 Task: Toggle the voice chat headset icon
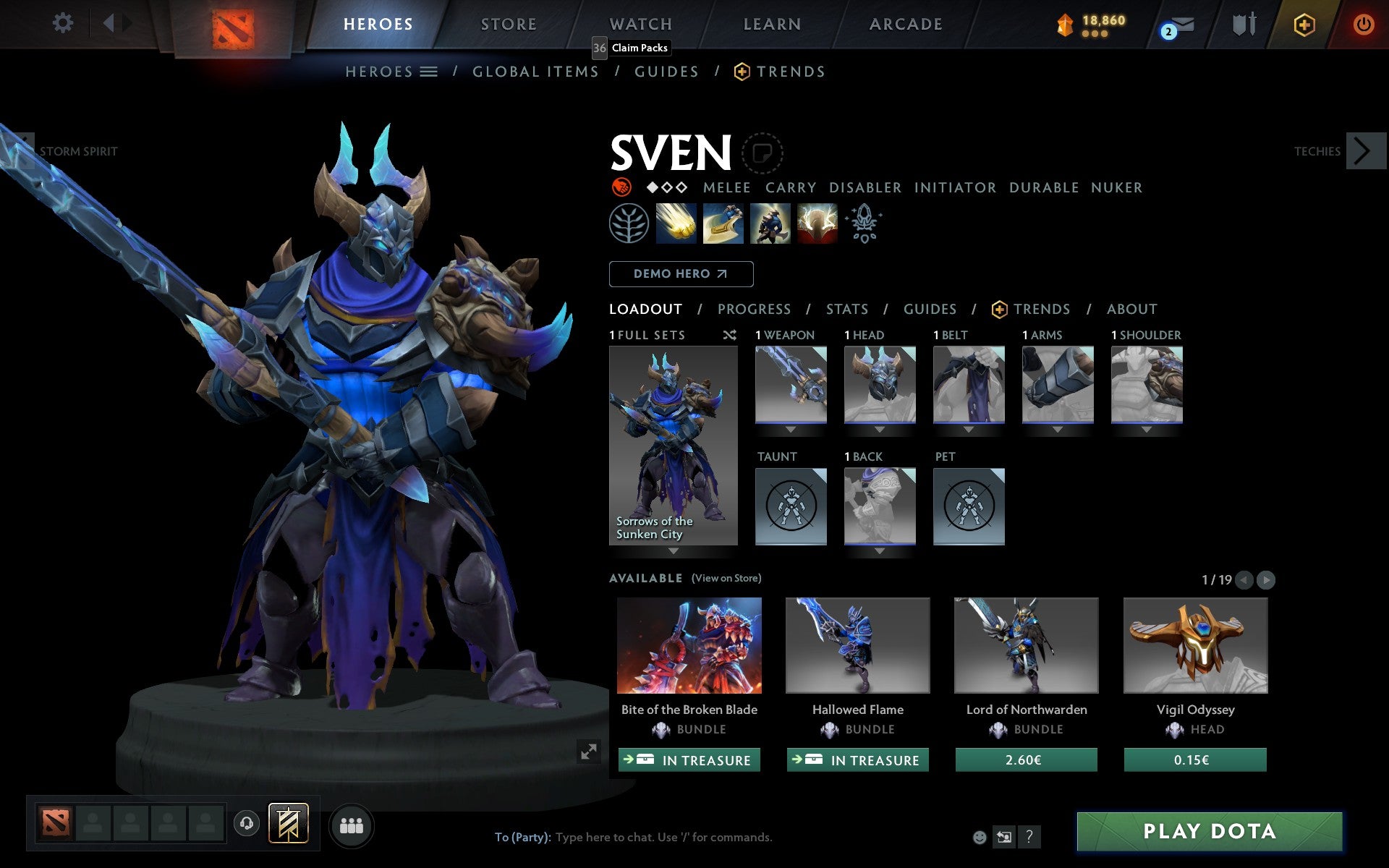pos(246,822)
